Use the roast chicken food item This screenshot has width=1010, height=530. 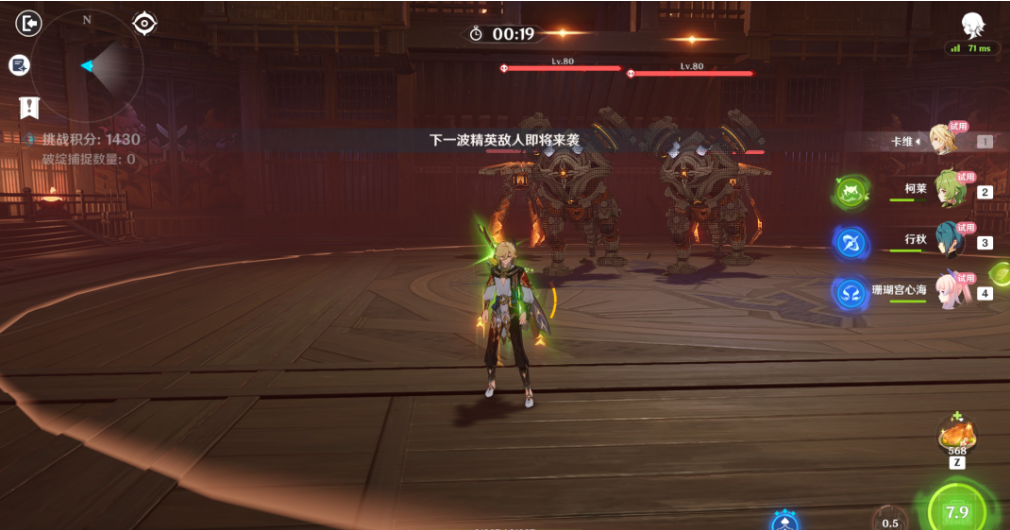pyautogui.click(x=956, y=434)
